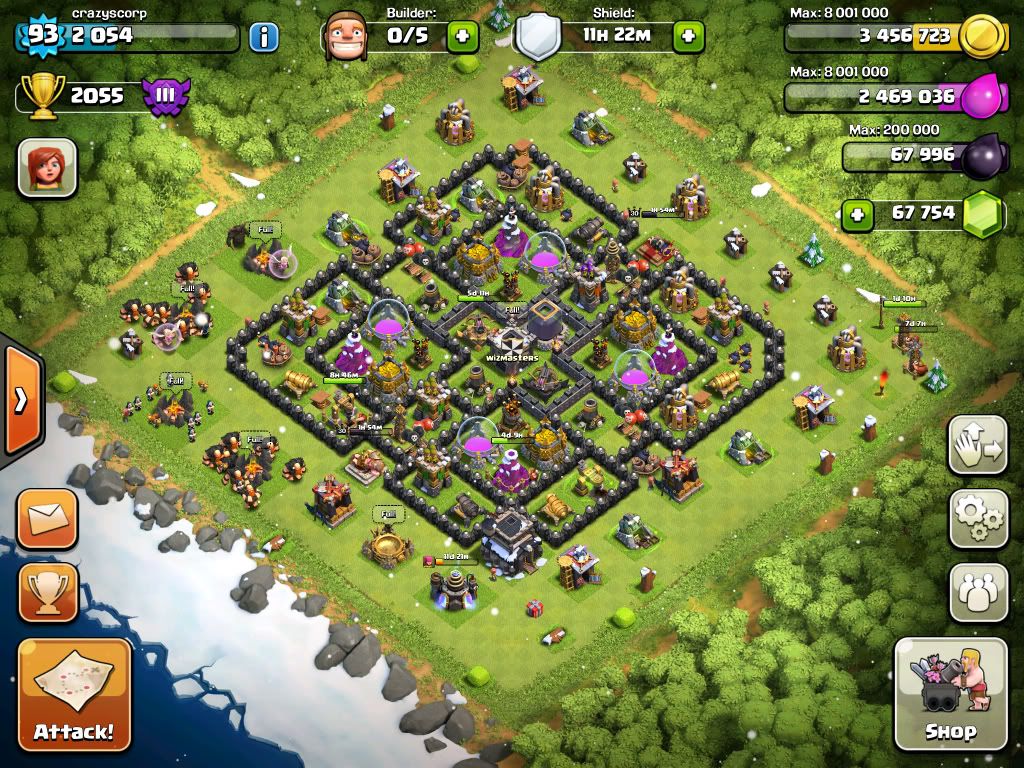Open the Shop
The width and height of the screenshot is (1024, 768).
click(x=950, y=693)
